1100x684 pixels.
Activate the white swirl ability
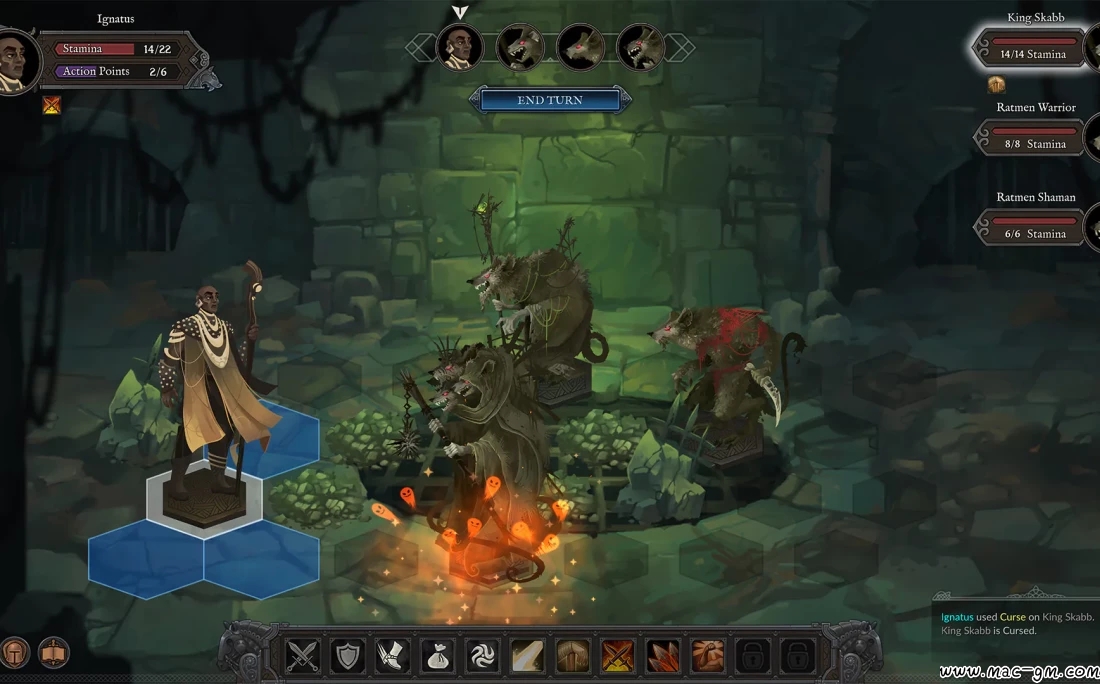[x=483, y=656]
